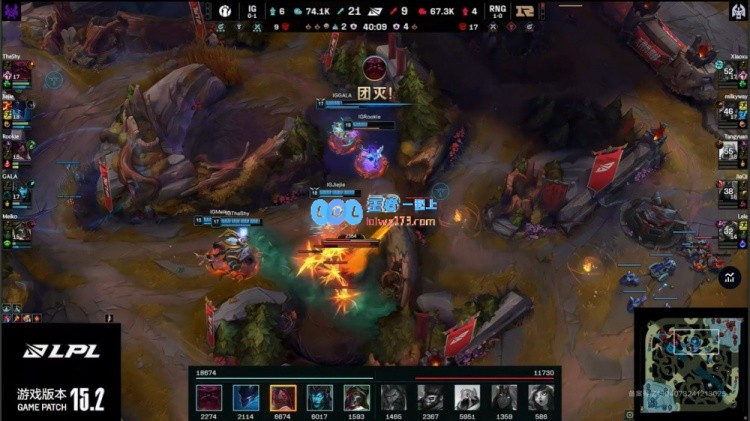Click greyed champion portrait with 5951 damage
The width and height of the screenshot is (750, 421).
pos(468,397)
